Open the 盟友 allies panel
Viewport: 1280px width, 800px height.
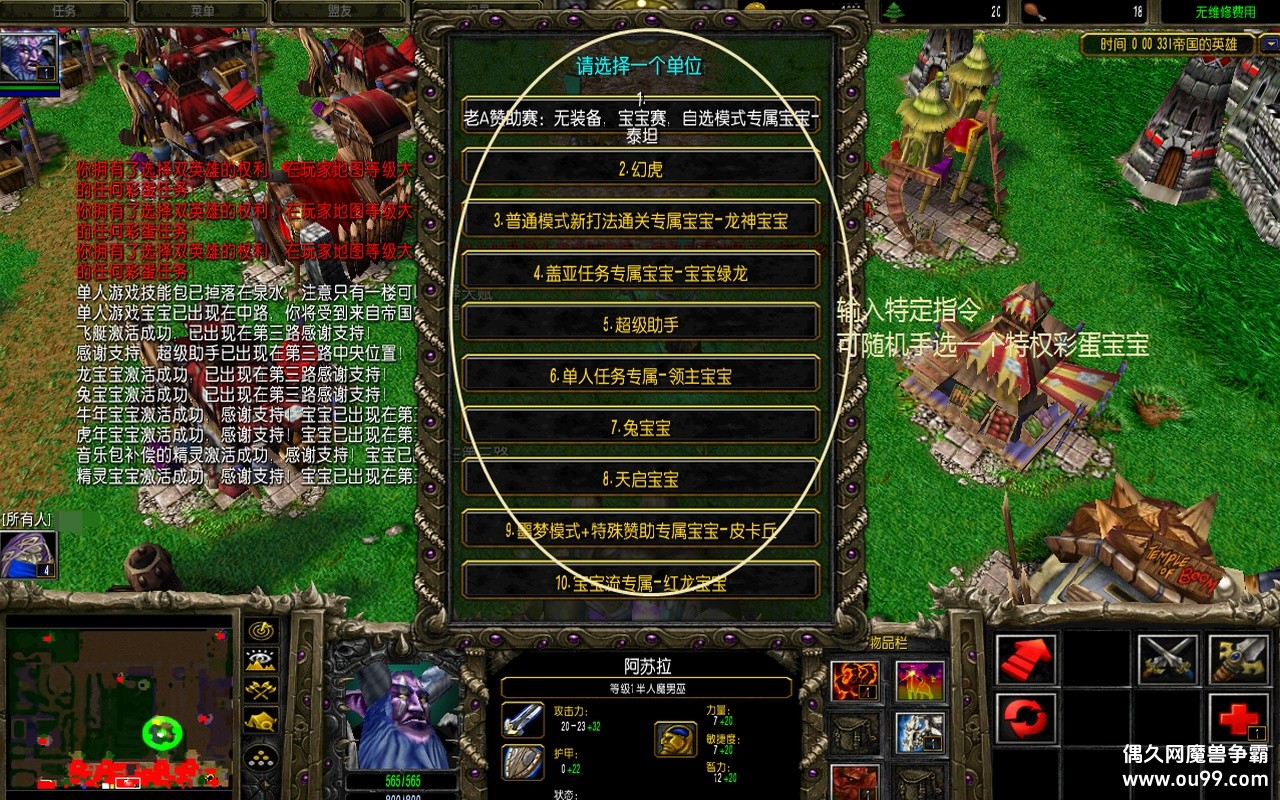(x=340, y=12)
